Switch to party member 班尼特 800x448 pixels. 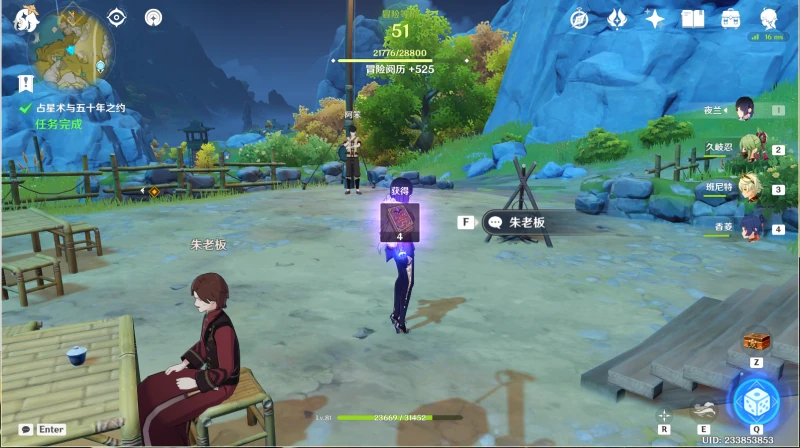(746, 188)
